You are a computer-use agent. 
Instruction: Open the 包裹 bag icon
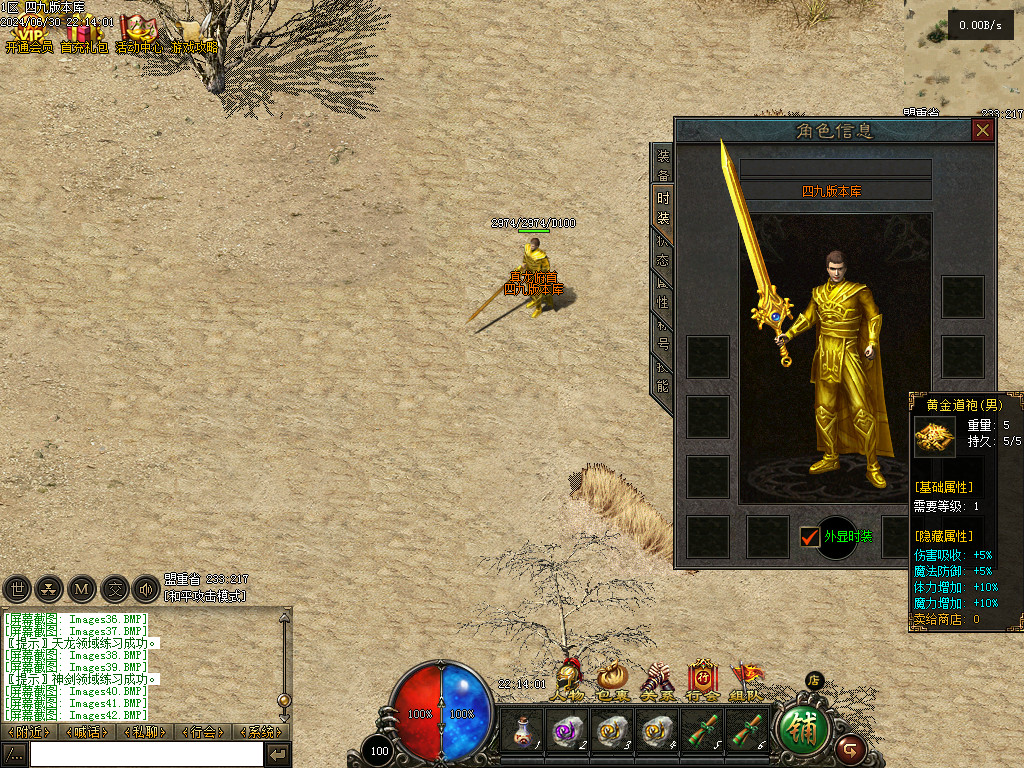[611, 680]
